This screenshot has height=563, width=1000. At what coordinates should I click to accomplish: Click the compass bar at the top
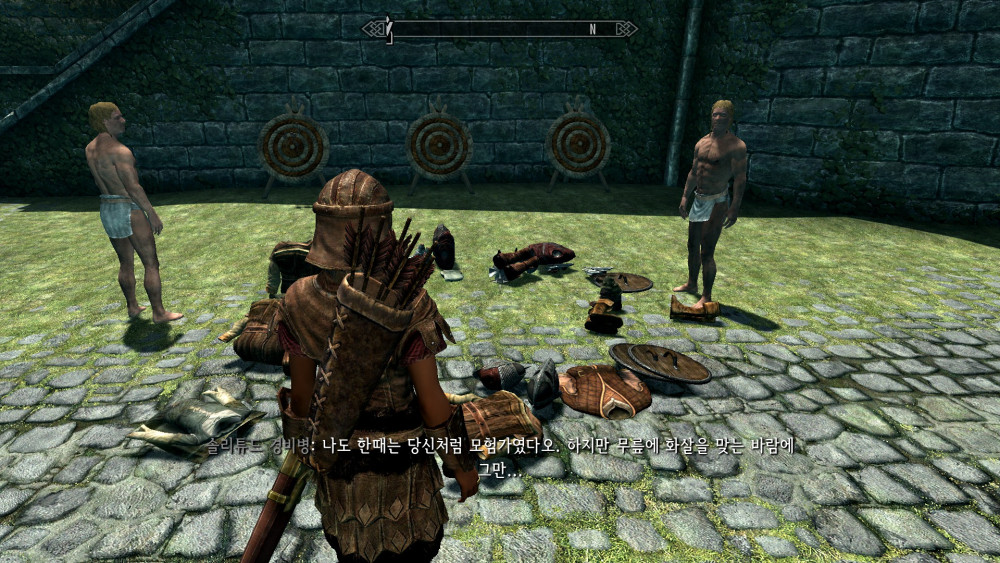point(500,29)
